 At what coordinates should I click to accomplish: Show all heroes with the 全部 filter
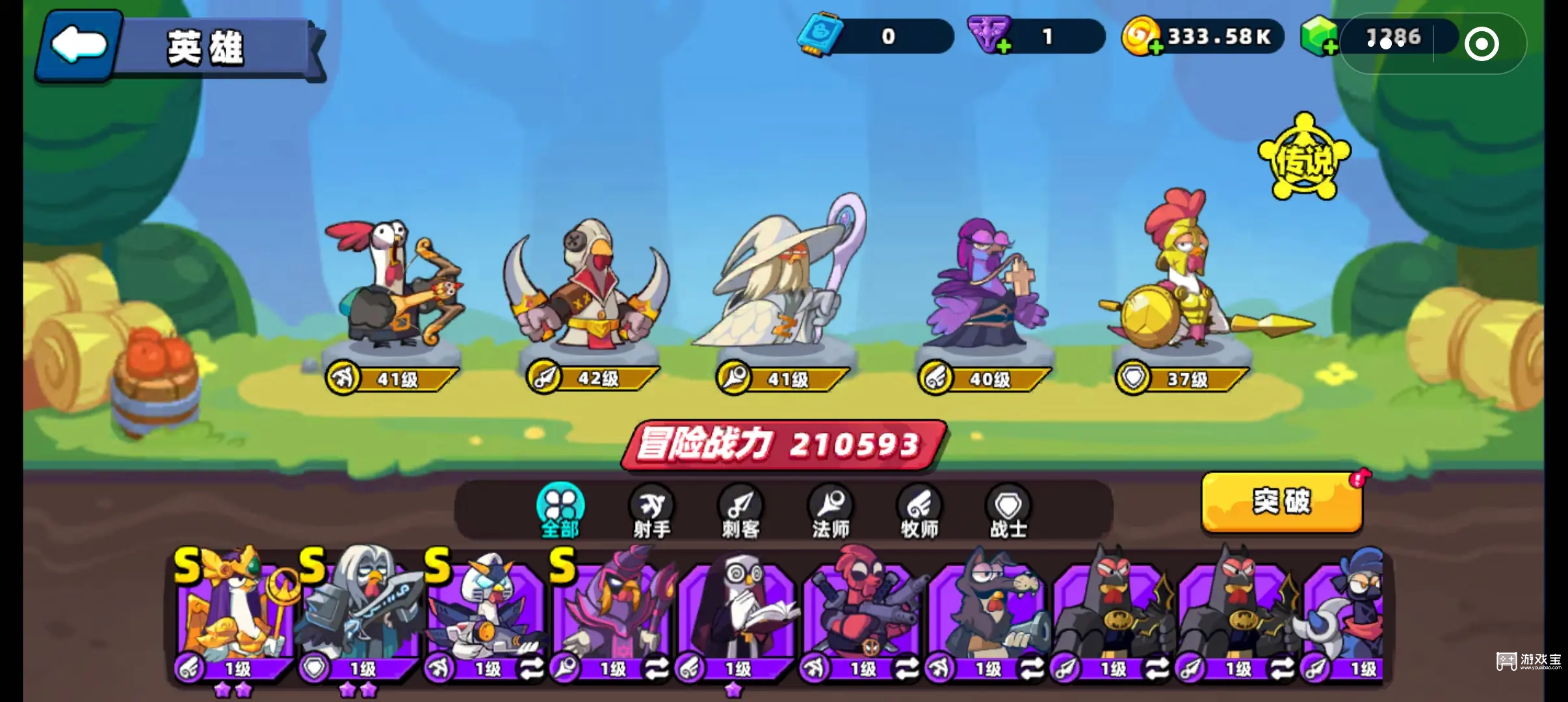point(560,512)
